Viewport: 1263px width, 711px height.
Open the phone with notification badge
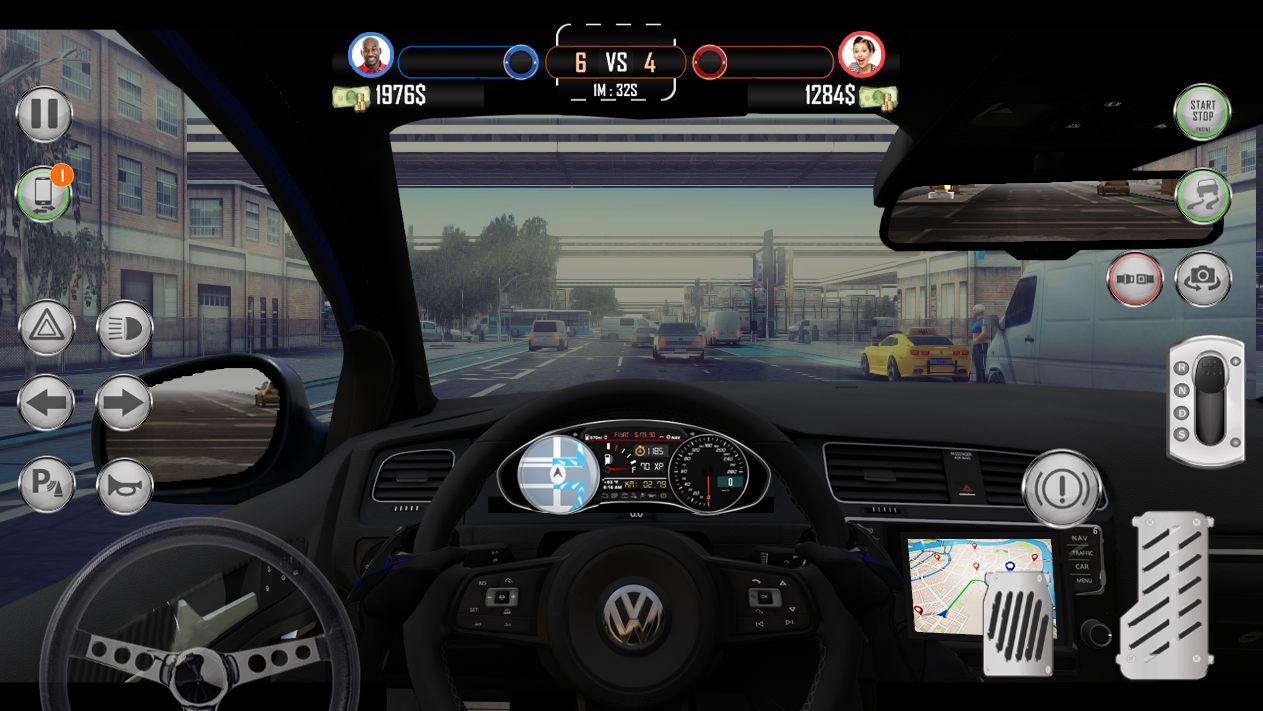[43, 194]
